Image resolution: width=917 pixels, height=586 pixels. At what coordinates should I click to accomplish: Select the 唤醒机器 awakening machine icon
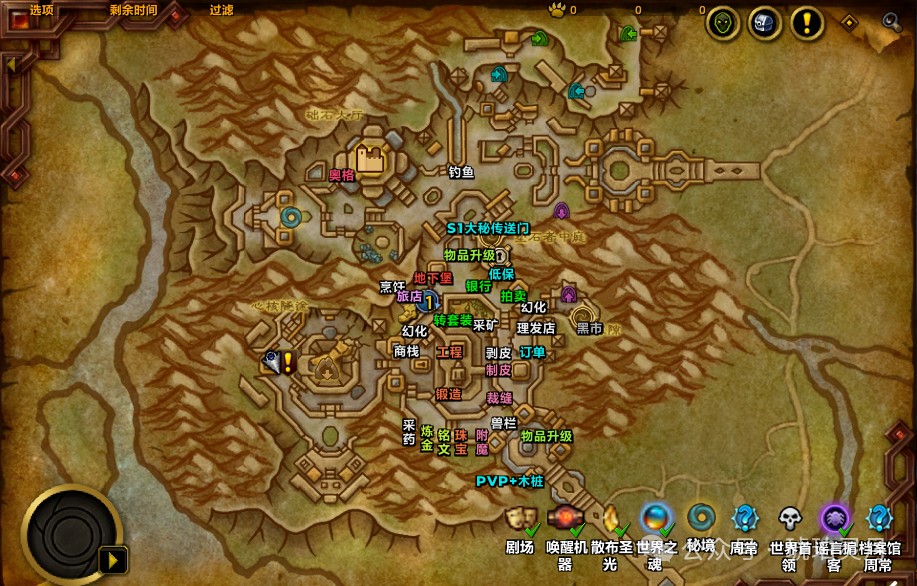[x=565, y=518]
